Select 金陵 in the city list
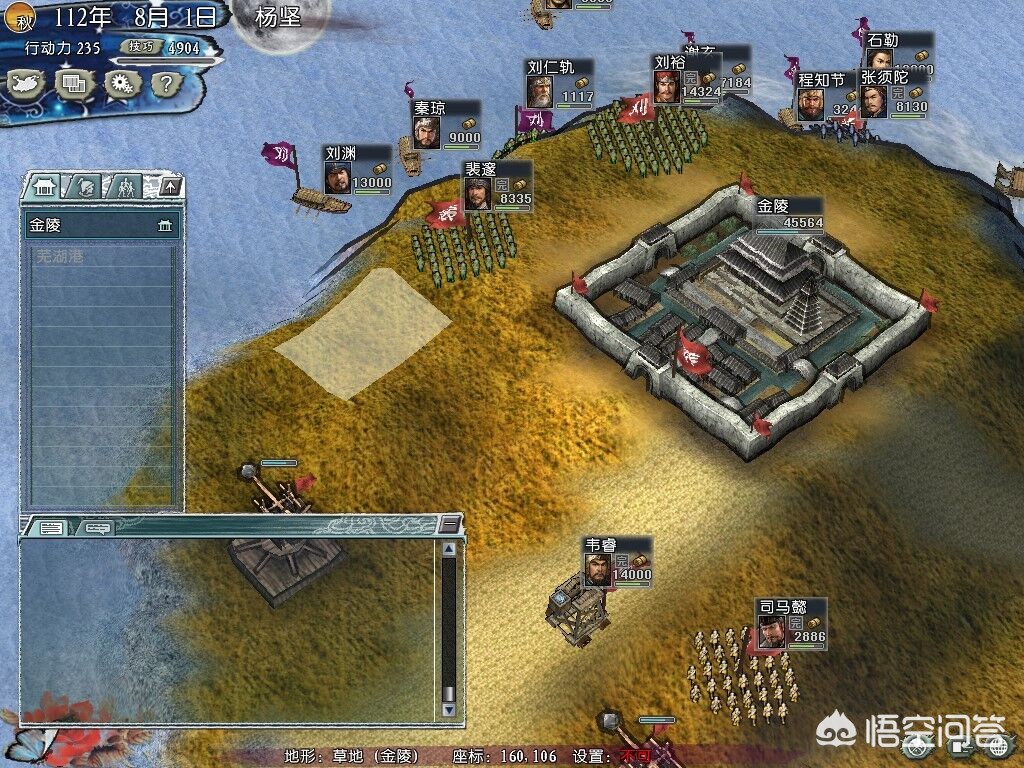 click(x=100, y=226)
